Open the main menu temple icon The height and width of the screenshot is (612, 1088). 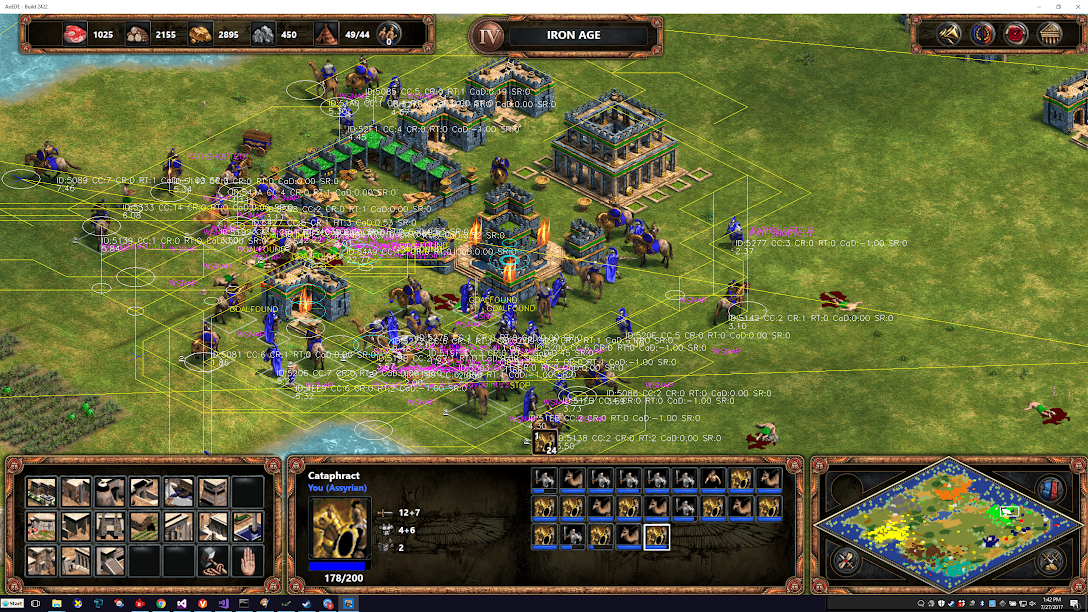tap(1050, 35)
